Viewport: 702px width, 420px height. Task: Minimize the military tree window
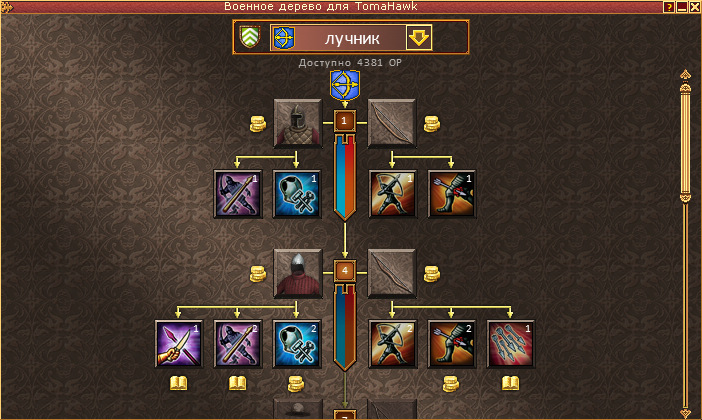[681, 6]
